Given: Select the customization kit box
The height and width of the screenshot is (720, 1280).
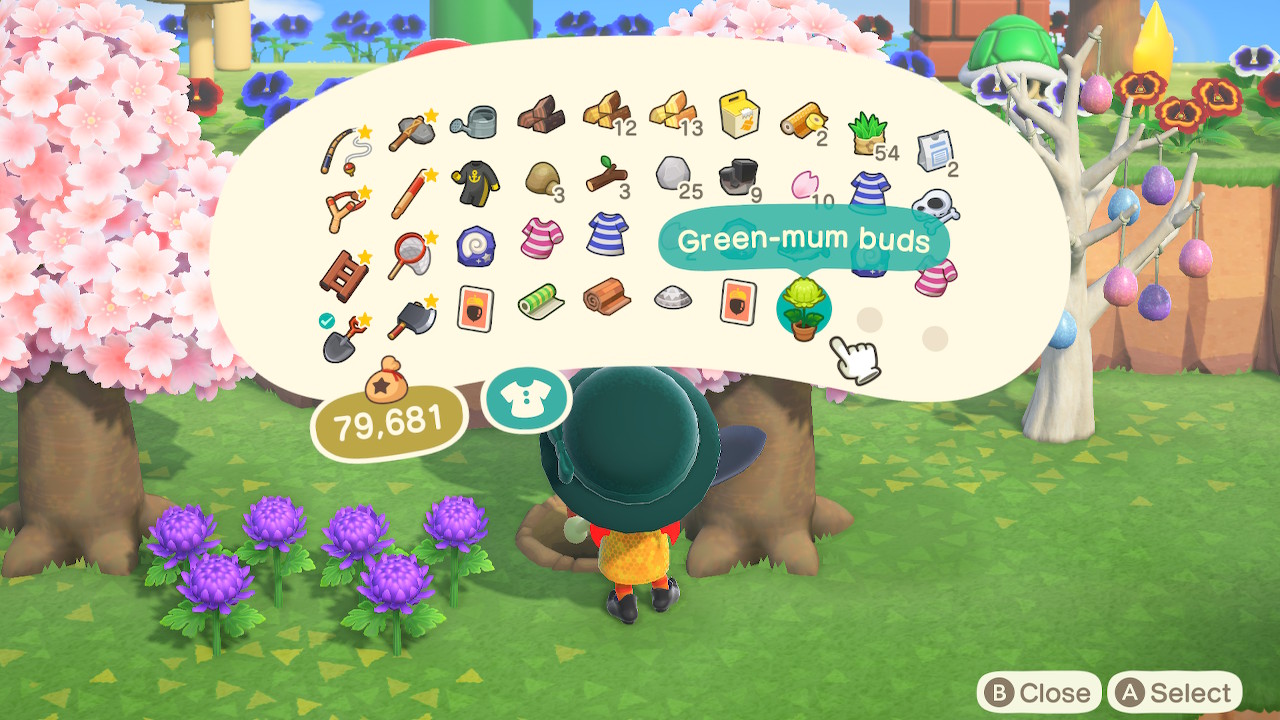Looking at the screenshot, I should 738,115.
